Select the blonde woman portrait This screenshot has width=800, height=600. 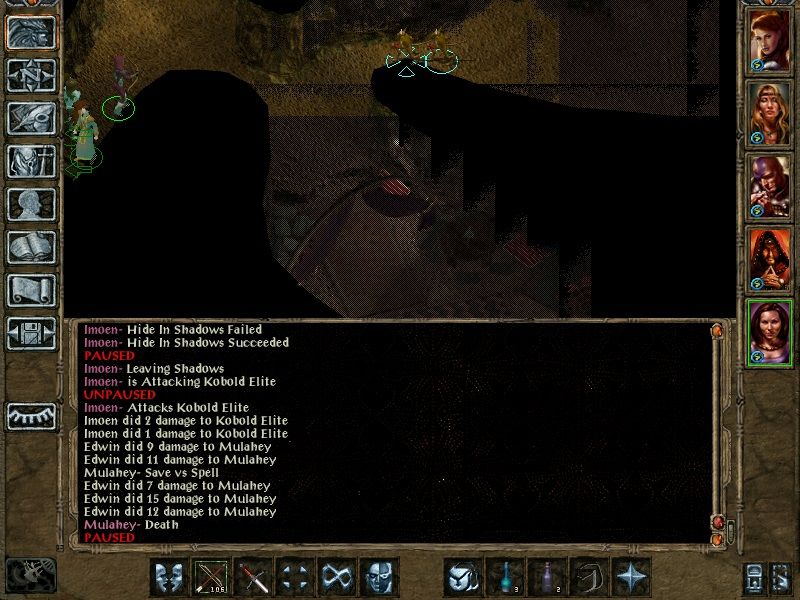click(770, 112)
